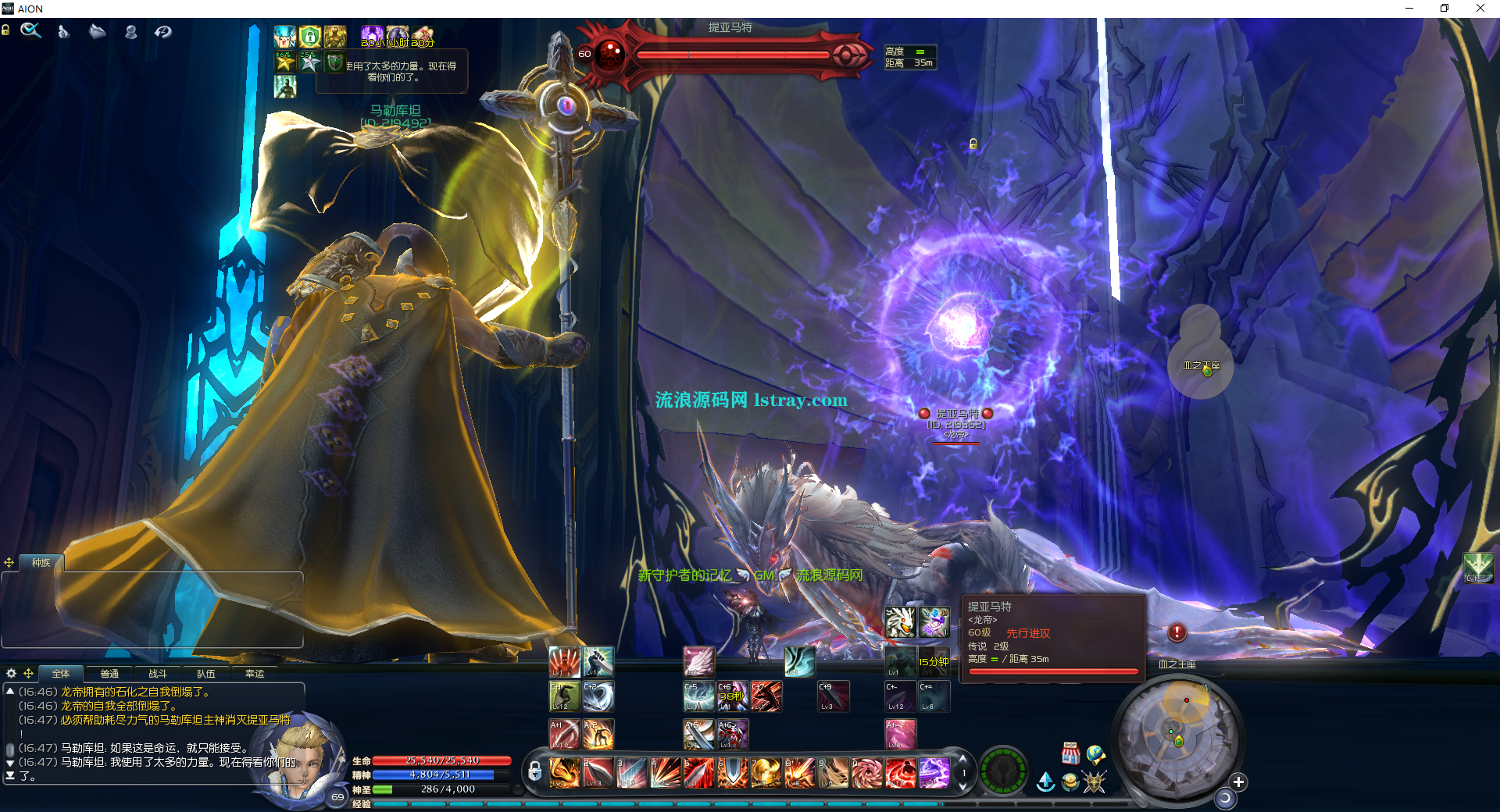
Task: Switch to the 战斗 chat tab
Action: (x=158, y=673)
